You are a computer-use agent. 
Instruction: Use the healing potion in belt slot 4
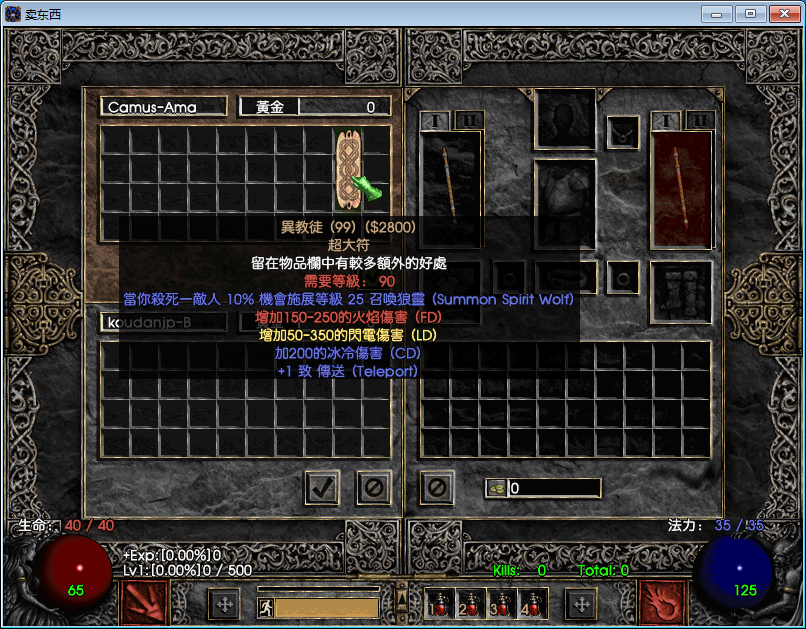[x=529, y=604]
